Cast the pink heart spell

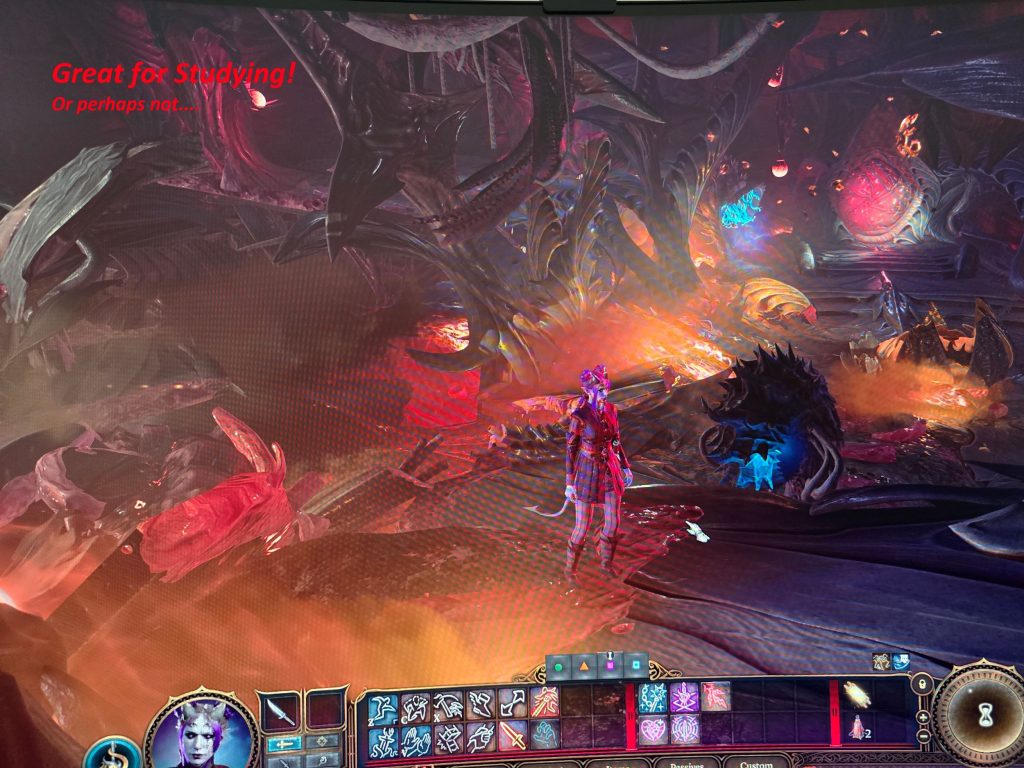(x=653, y=730)
